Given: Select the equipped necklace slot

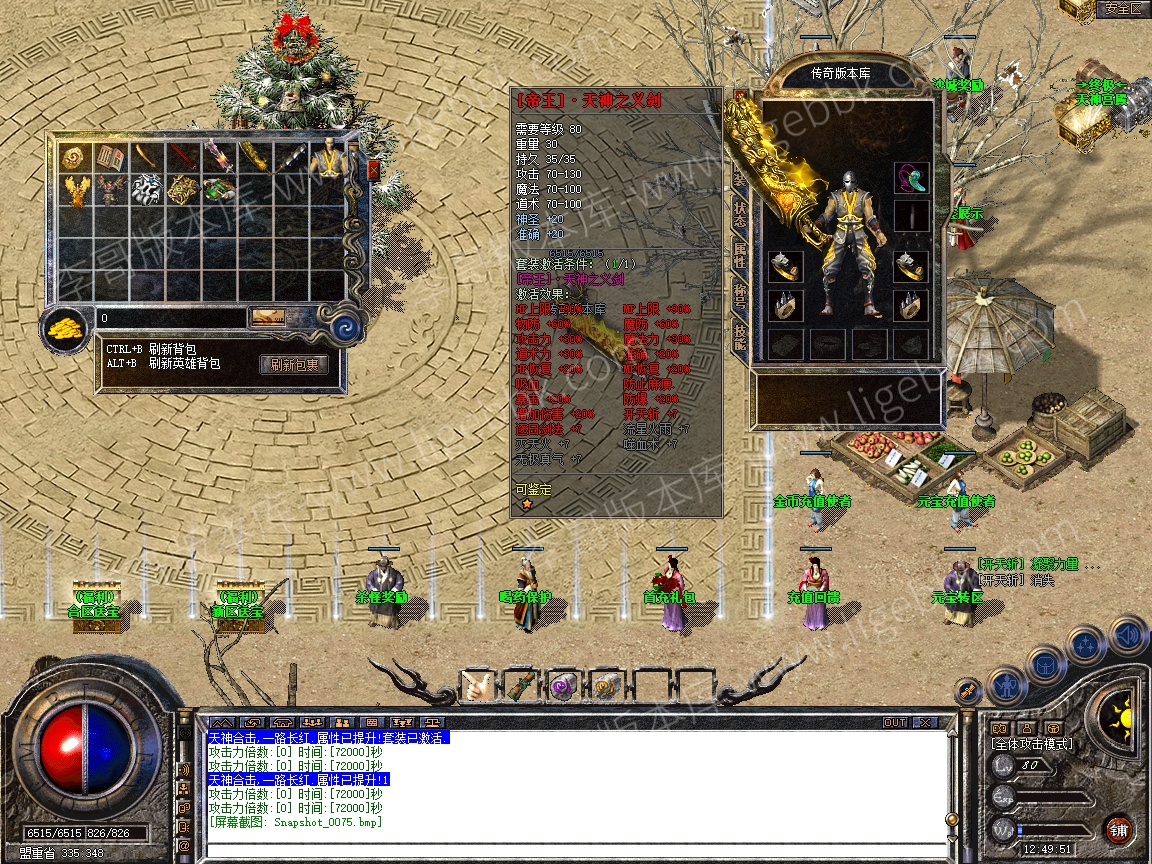Looking at the screenshot, I should [x=911, y=178].
